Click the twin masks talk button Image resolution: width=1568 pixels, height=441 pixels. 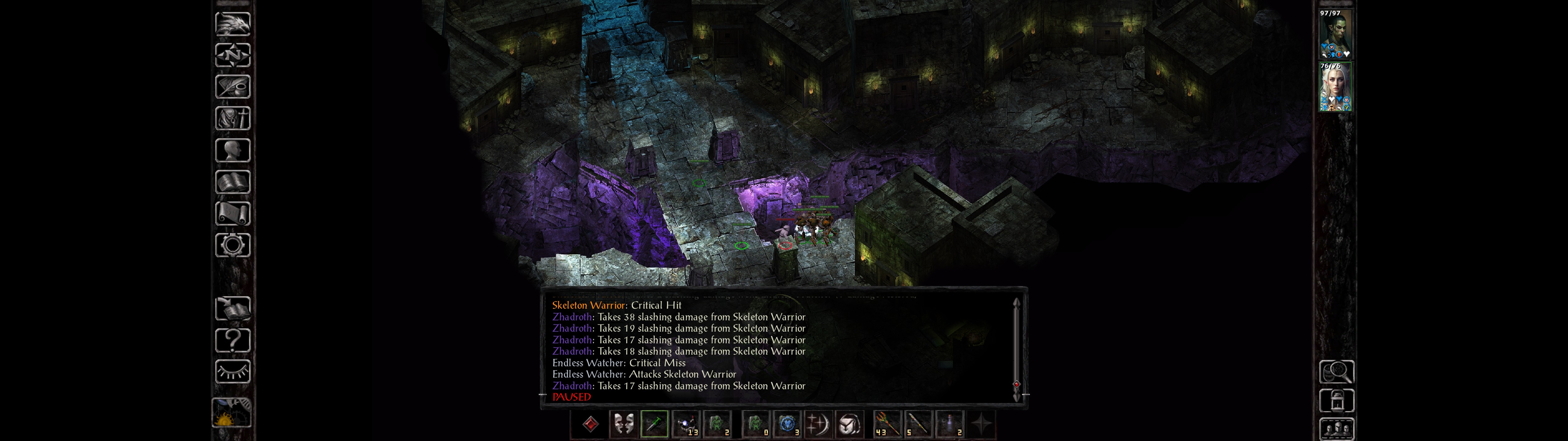(623, 424)
